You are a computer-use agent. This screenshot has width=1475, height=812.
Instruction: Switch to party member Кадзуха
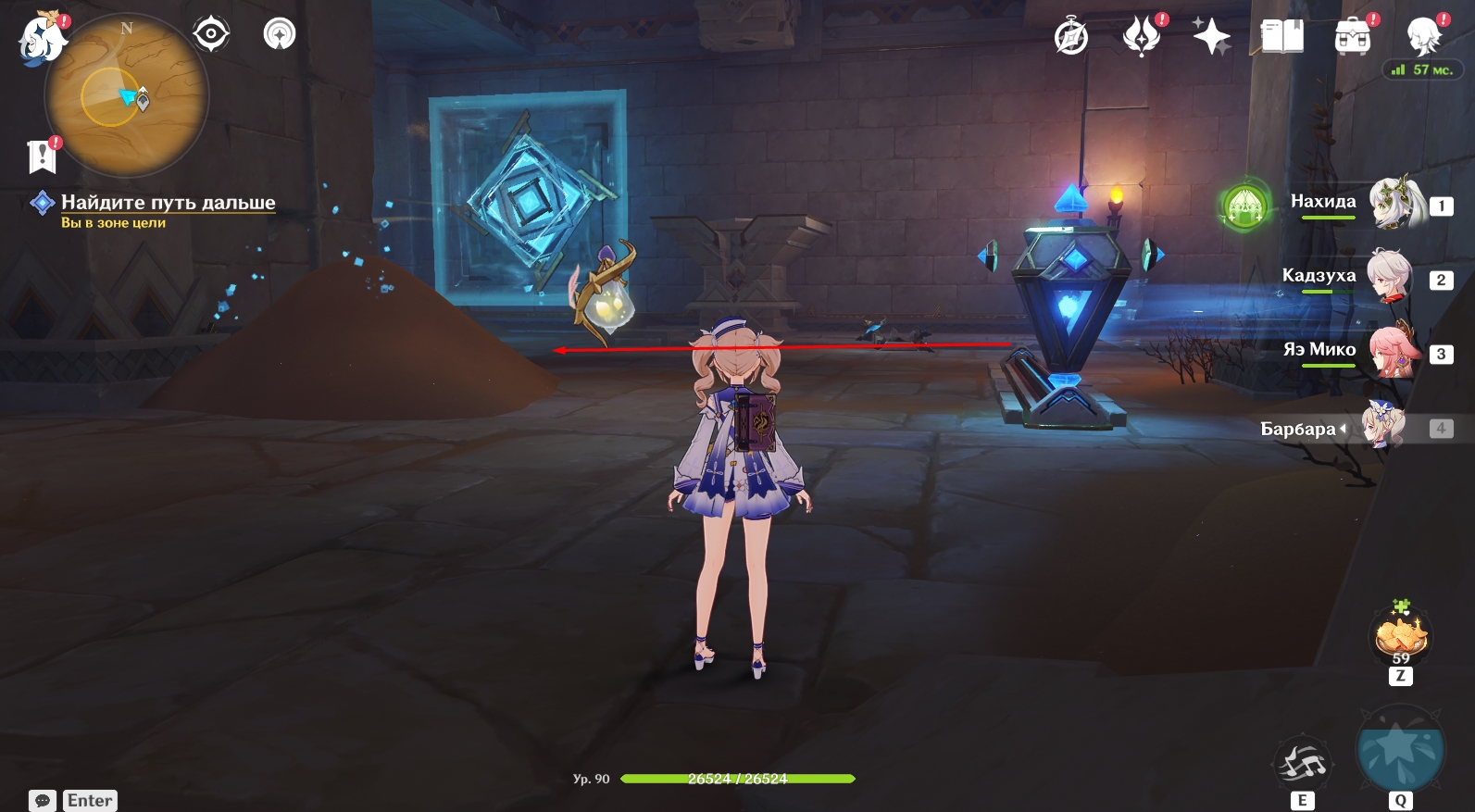point(1392,276)
